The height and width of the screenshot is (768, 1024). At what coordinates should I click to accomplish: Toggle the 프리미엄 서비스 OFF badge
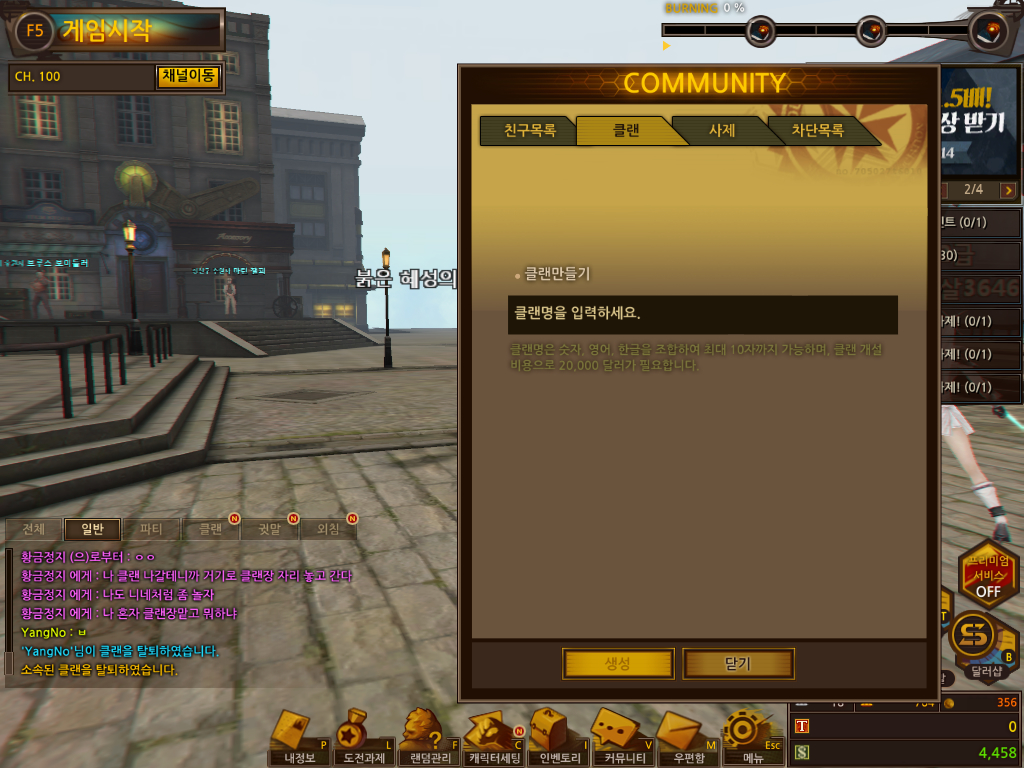click(x=987, y=576)
